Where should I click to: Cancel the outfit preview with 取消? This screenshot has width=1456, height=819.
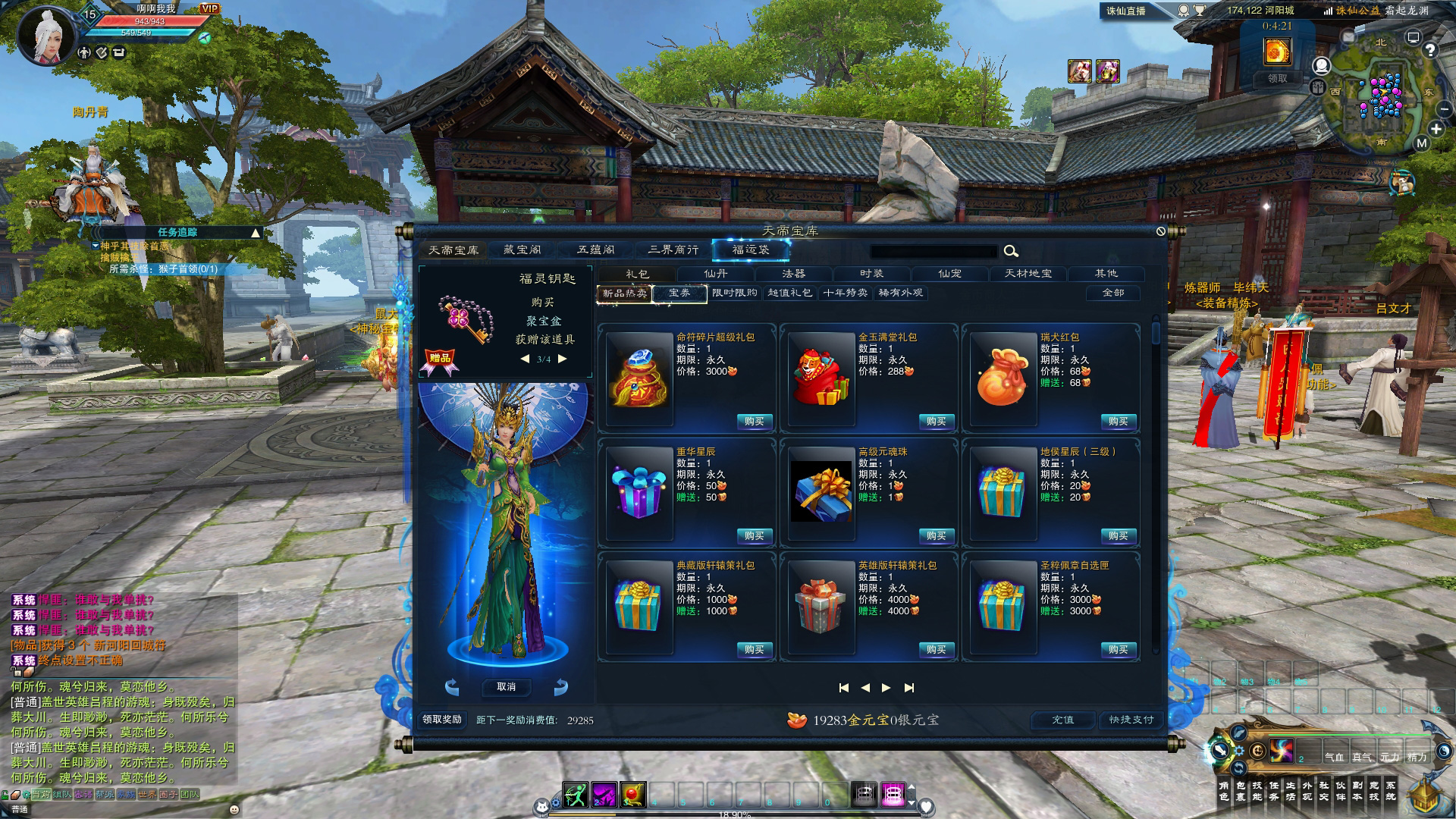[x=507, y=687]
